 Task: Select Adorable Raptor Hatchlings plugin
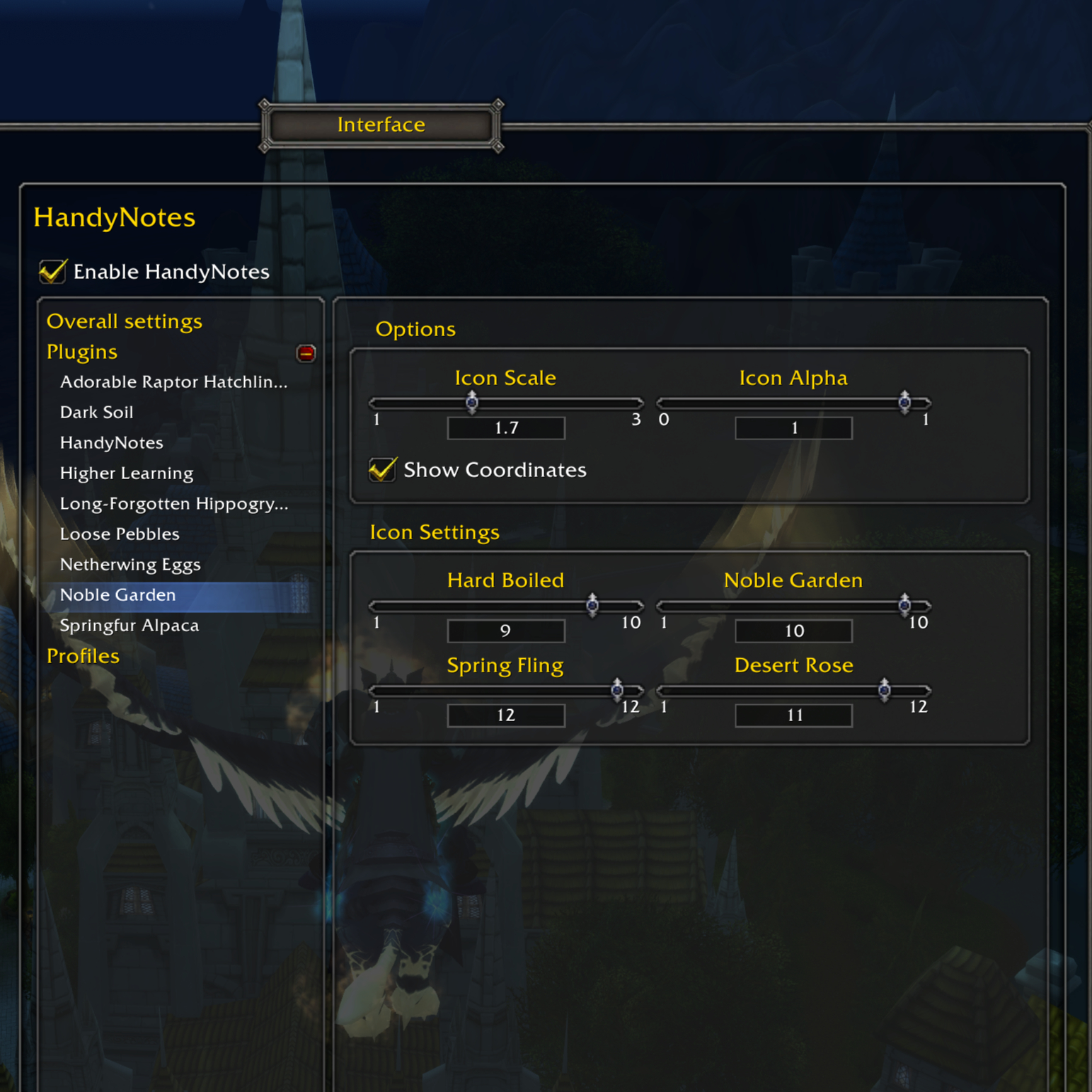173,382
